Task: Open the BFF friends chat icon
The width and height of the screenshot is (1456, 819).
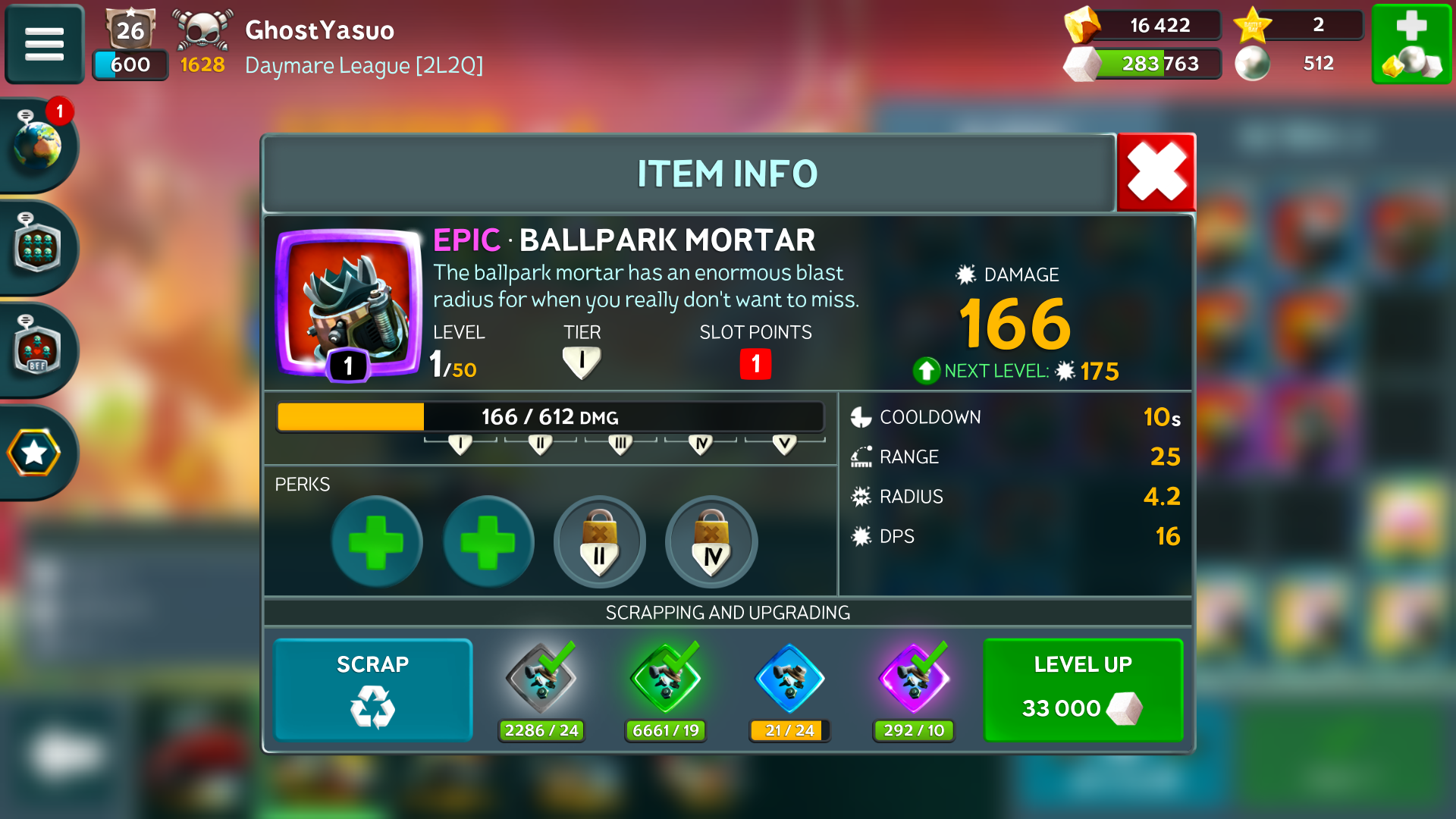Action: tap(36, 350)
